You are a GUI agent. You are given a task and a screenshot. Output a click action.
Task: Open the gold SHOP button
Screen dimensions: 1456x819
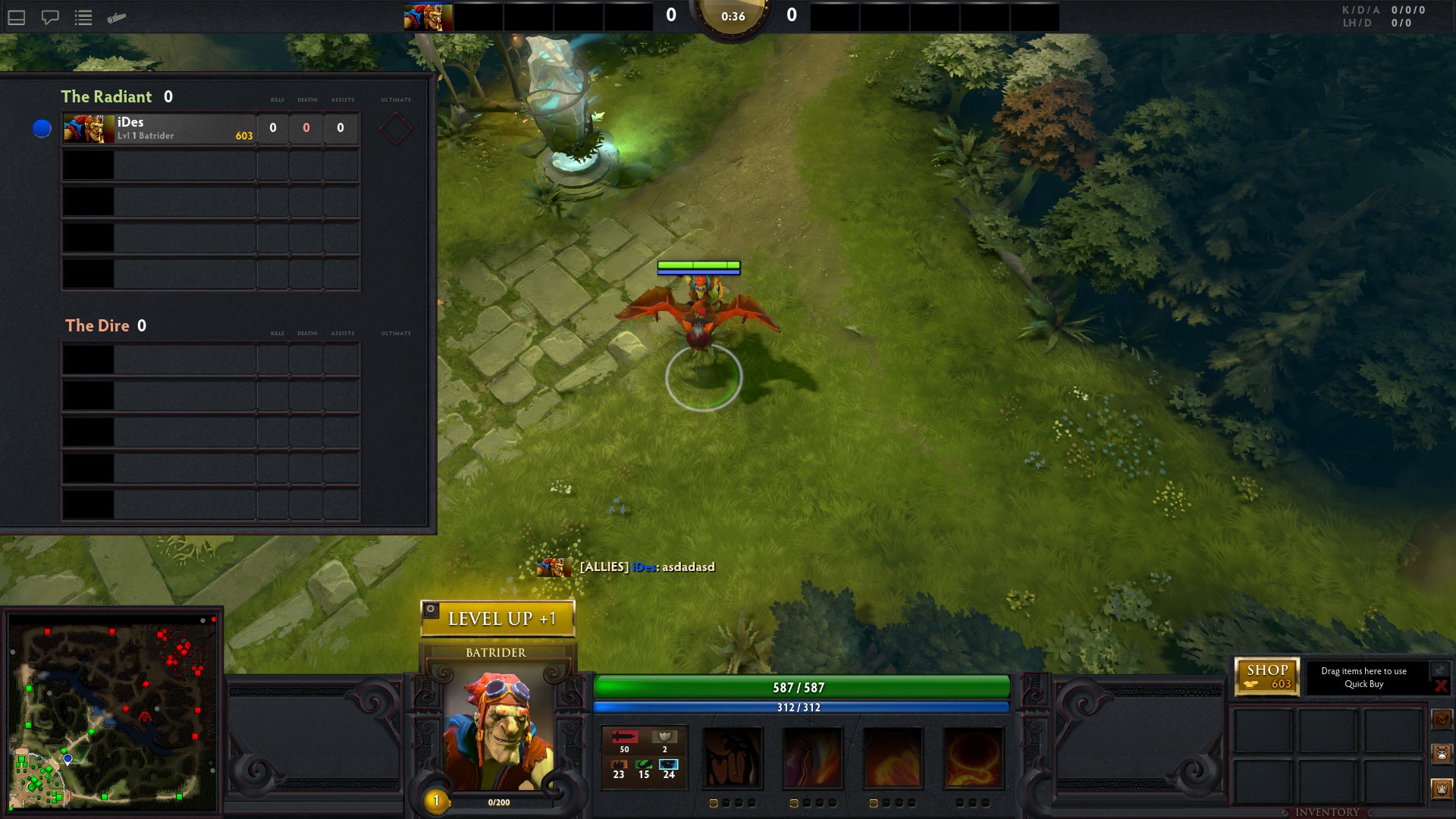click(x=1267, y=676)
